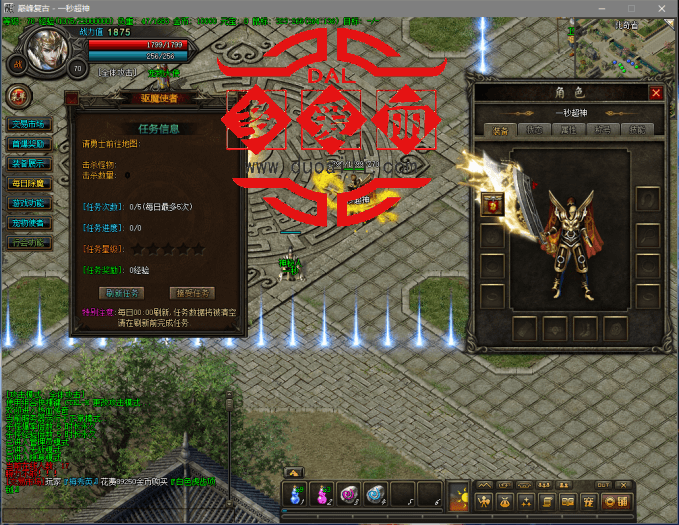Open the 行会功能 guild functions menu
679x525 pixels.
27,243
